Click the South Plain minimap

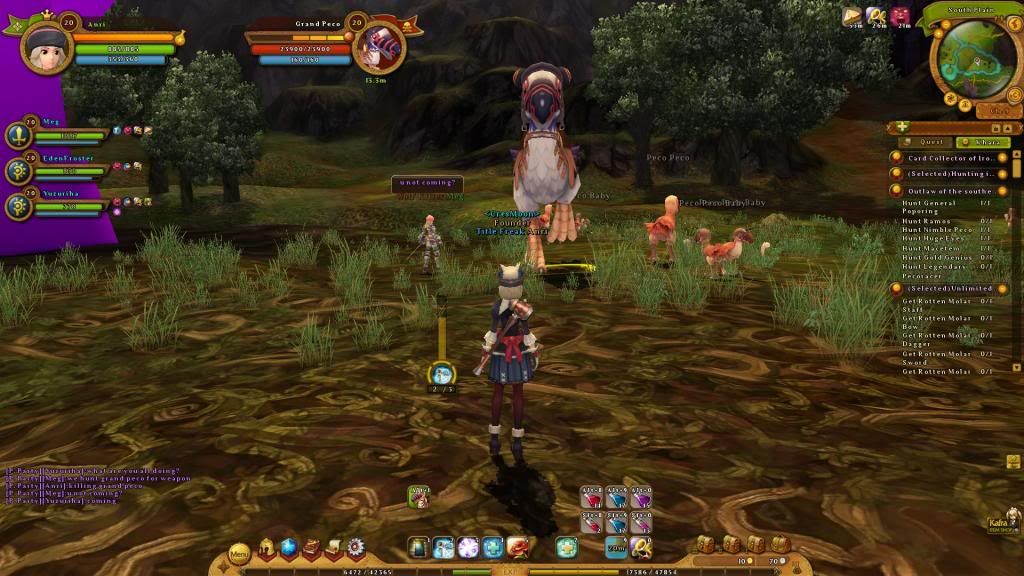click(x=969, y=61)
